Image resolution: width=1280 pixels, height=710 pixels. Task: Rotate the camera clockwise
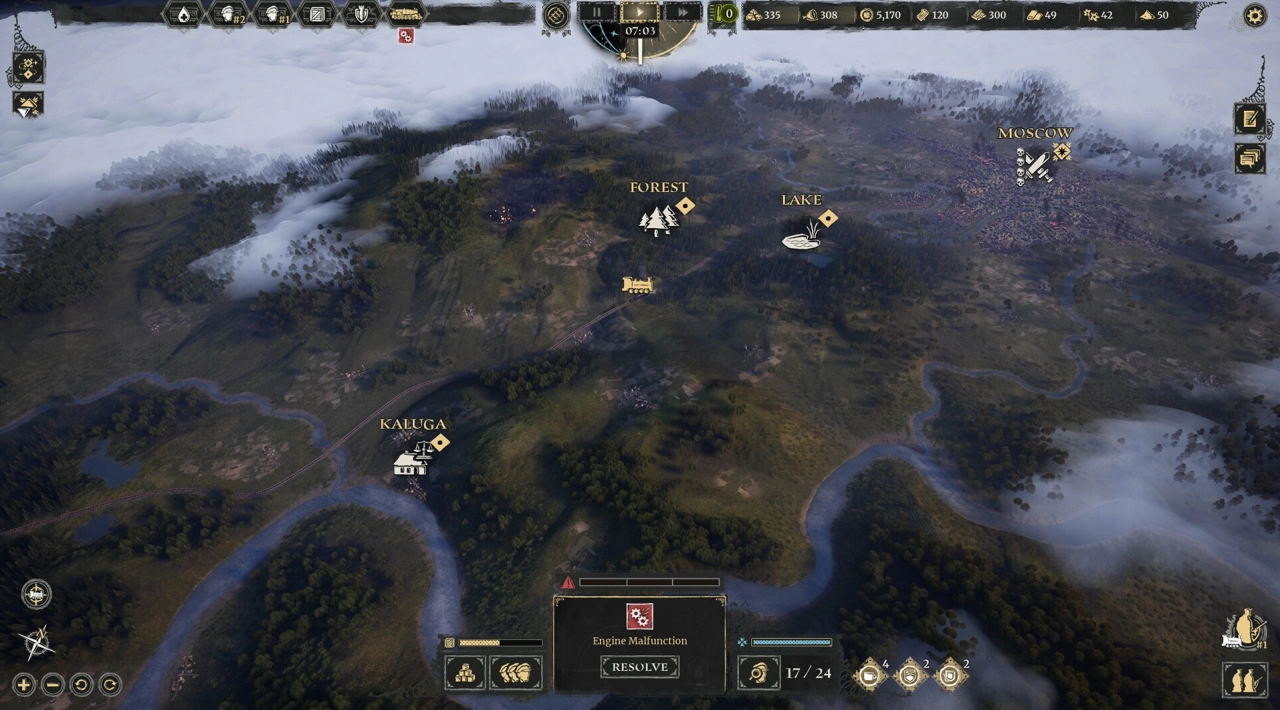tap(110, 685)
